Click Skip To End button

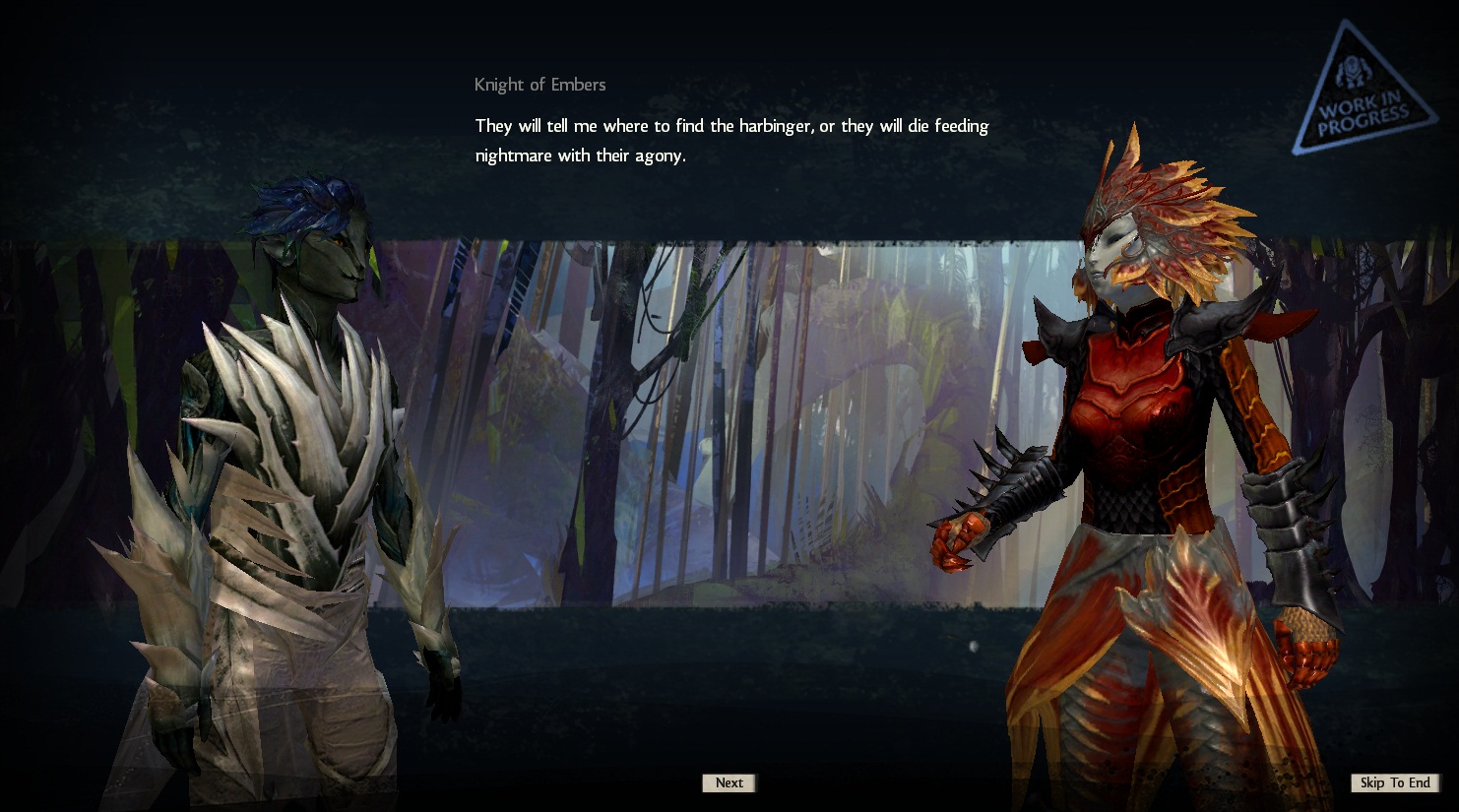point(1394,782)
